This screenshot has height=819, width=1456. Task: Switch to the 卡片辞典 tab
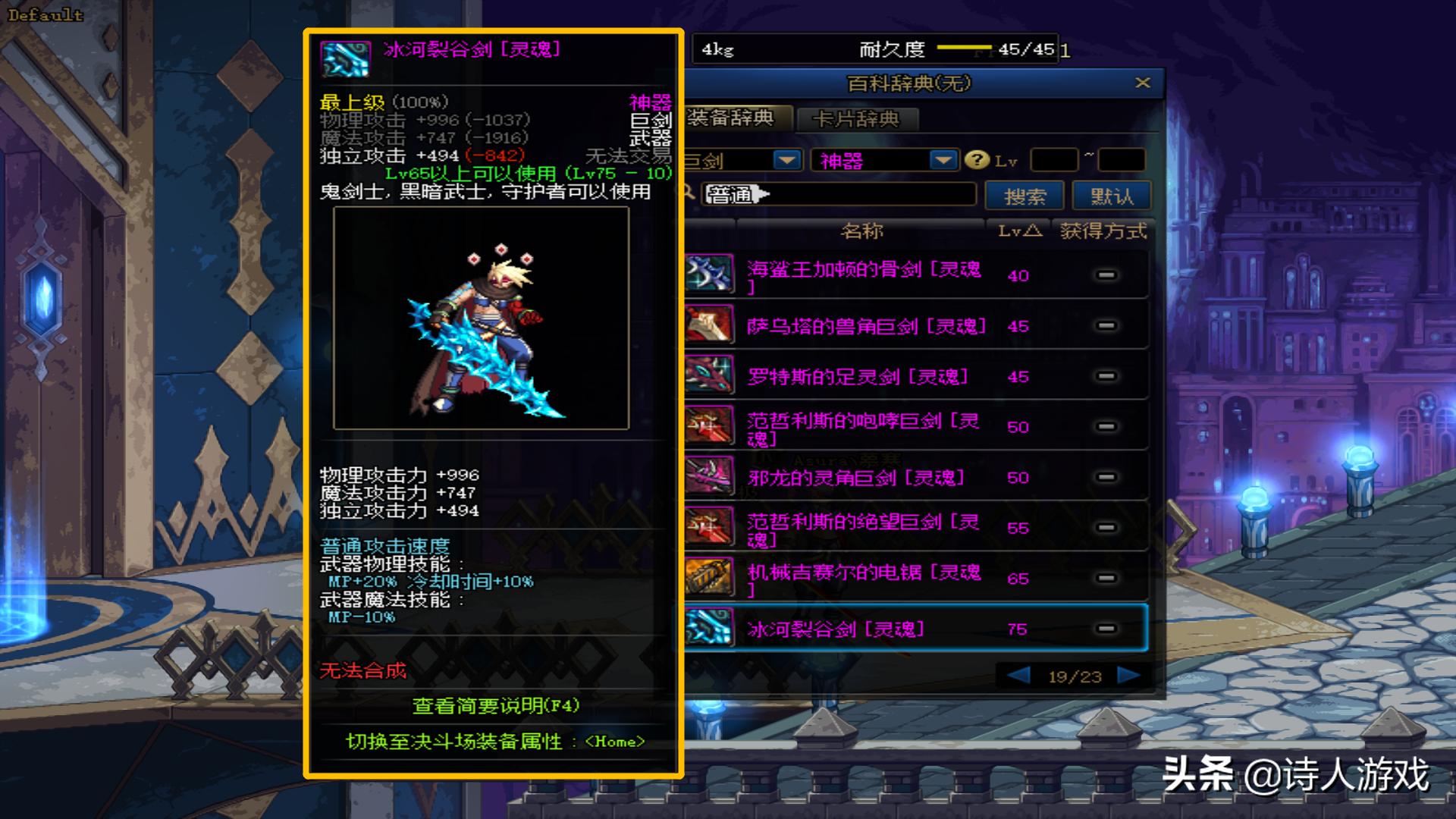[x=856, y=119]
